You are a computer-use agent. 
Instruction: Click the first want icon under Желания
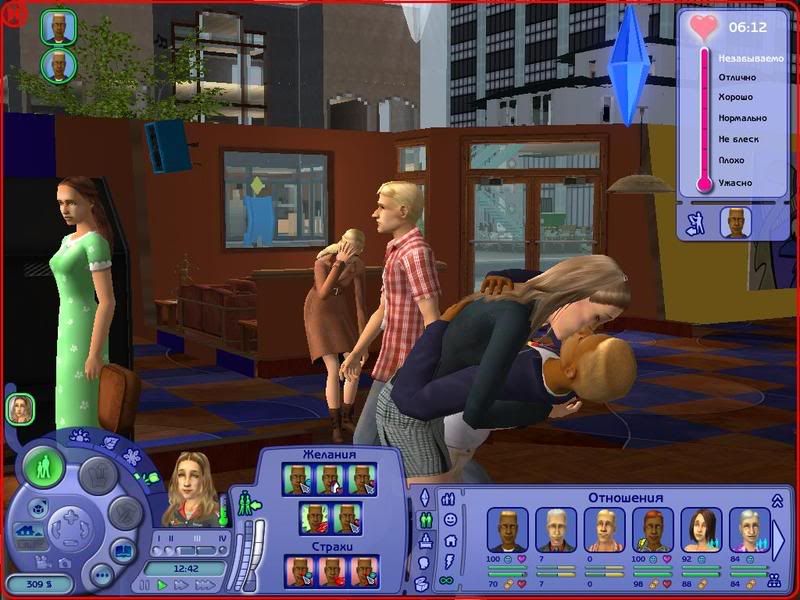point(295,480)
